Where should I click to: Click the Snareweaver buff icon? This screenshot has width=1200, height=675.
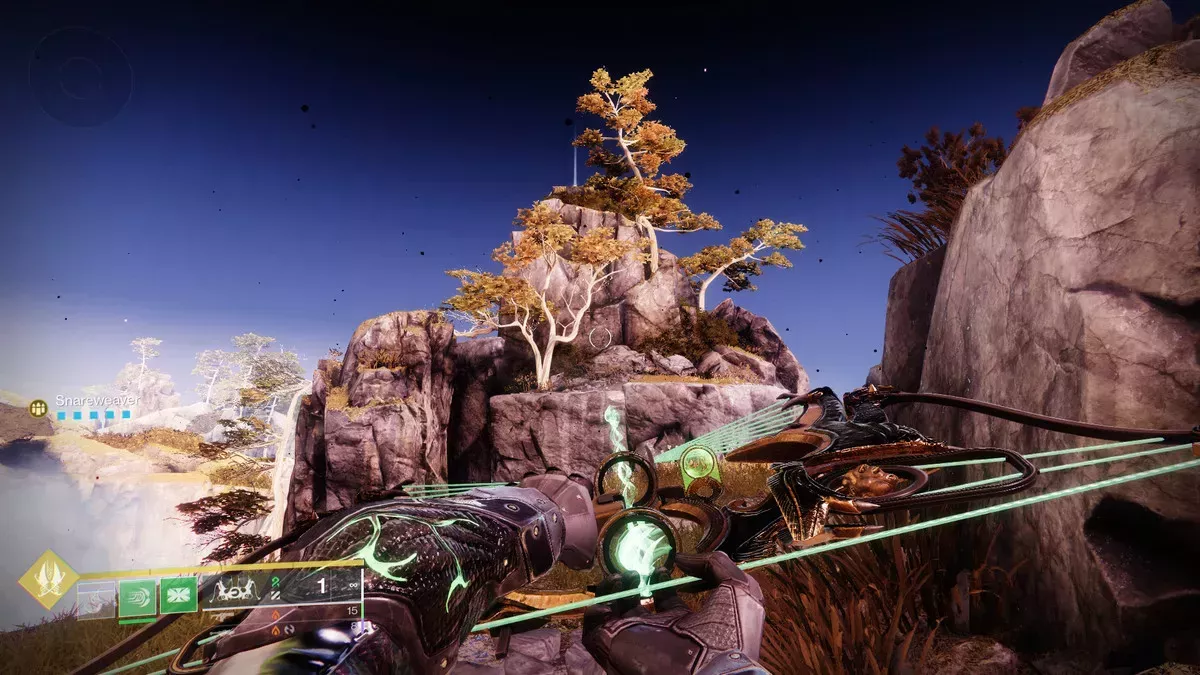[39, 408]
